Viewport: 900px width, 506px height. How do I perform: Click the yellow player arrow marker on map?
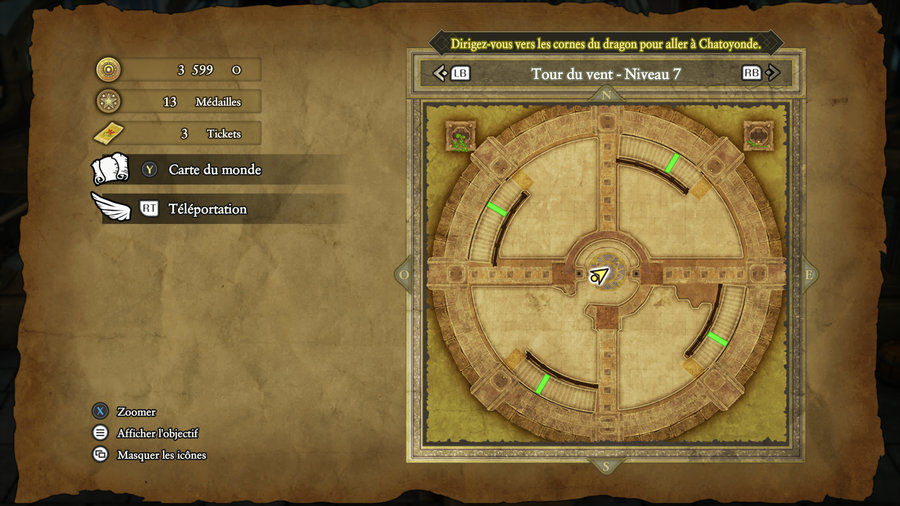point(600,276)
